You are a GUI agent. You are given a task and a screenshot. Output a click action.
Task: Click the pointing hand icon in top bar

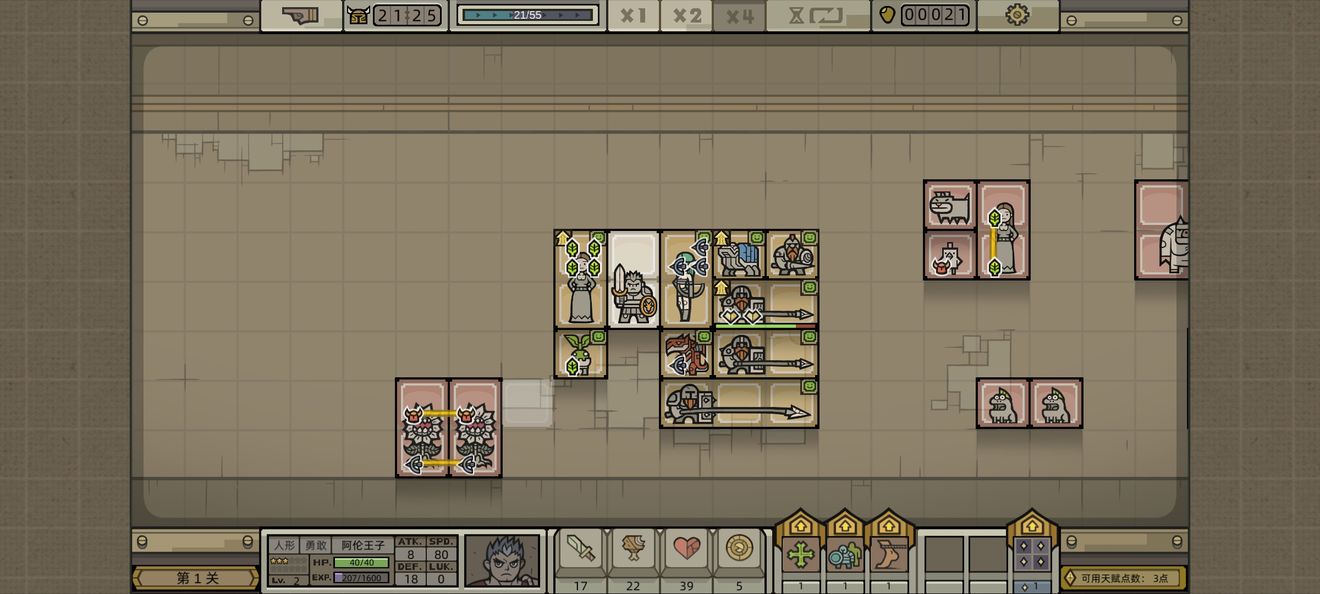(x=300, y=15)
